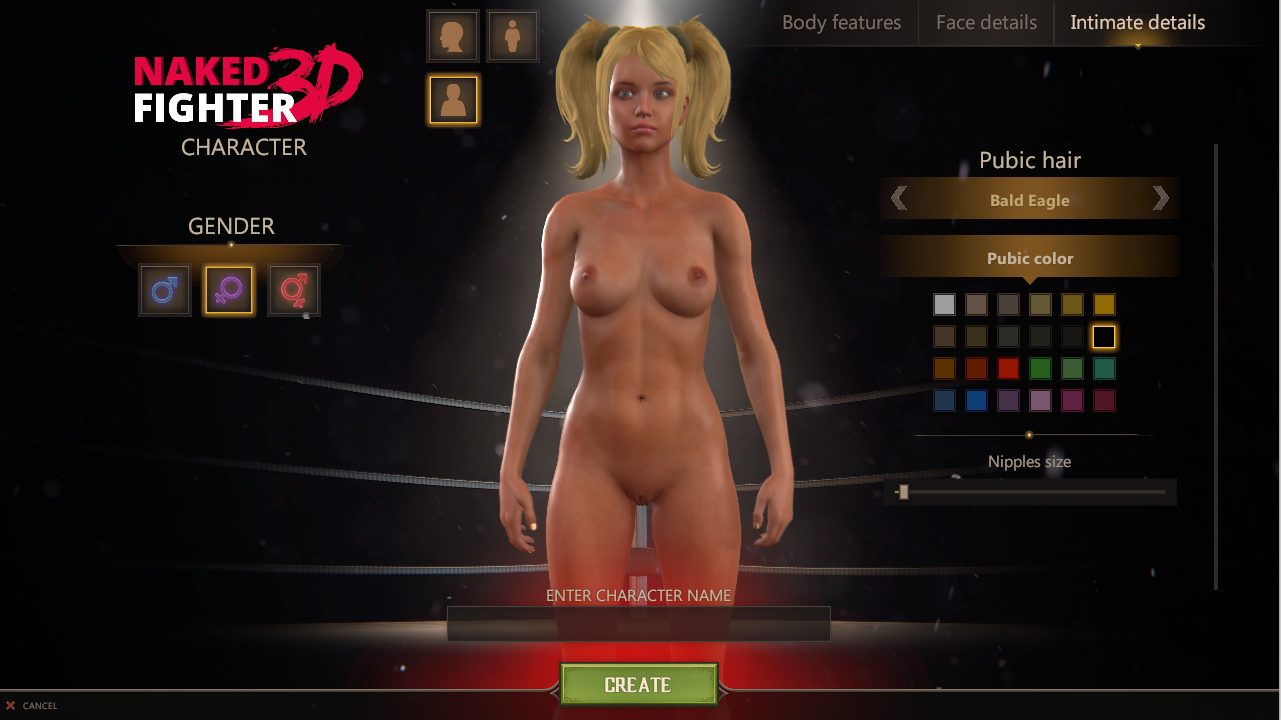Open the Face details tab
Viewport: 1281px width, 720px height.
(986, 22)
